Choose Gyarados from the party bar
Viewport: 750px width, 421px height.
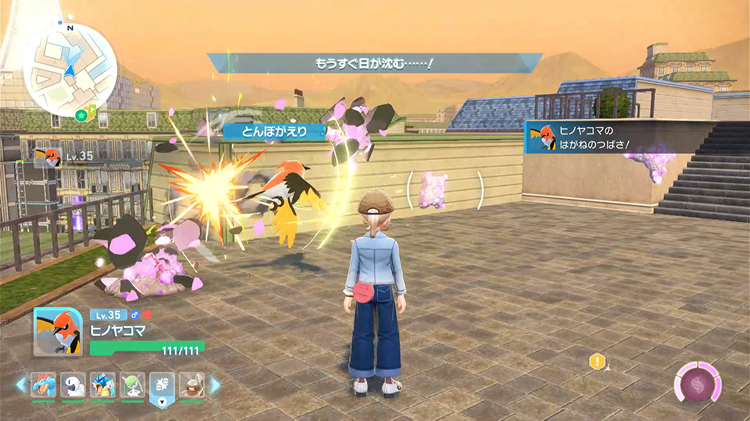point(104,385)
